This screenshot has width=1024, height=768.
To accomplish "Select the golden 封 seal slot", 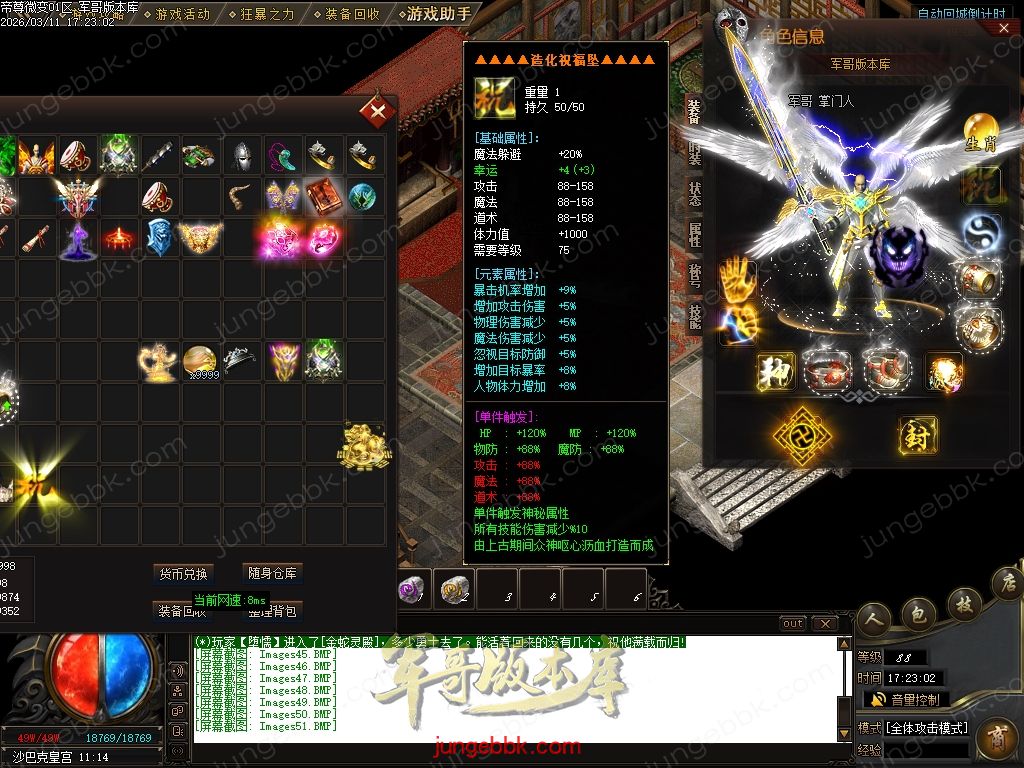I will click(x=917, y=435).
